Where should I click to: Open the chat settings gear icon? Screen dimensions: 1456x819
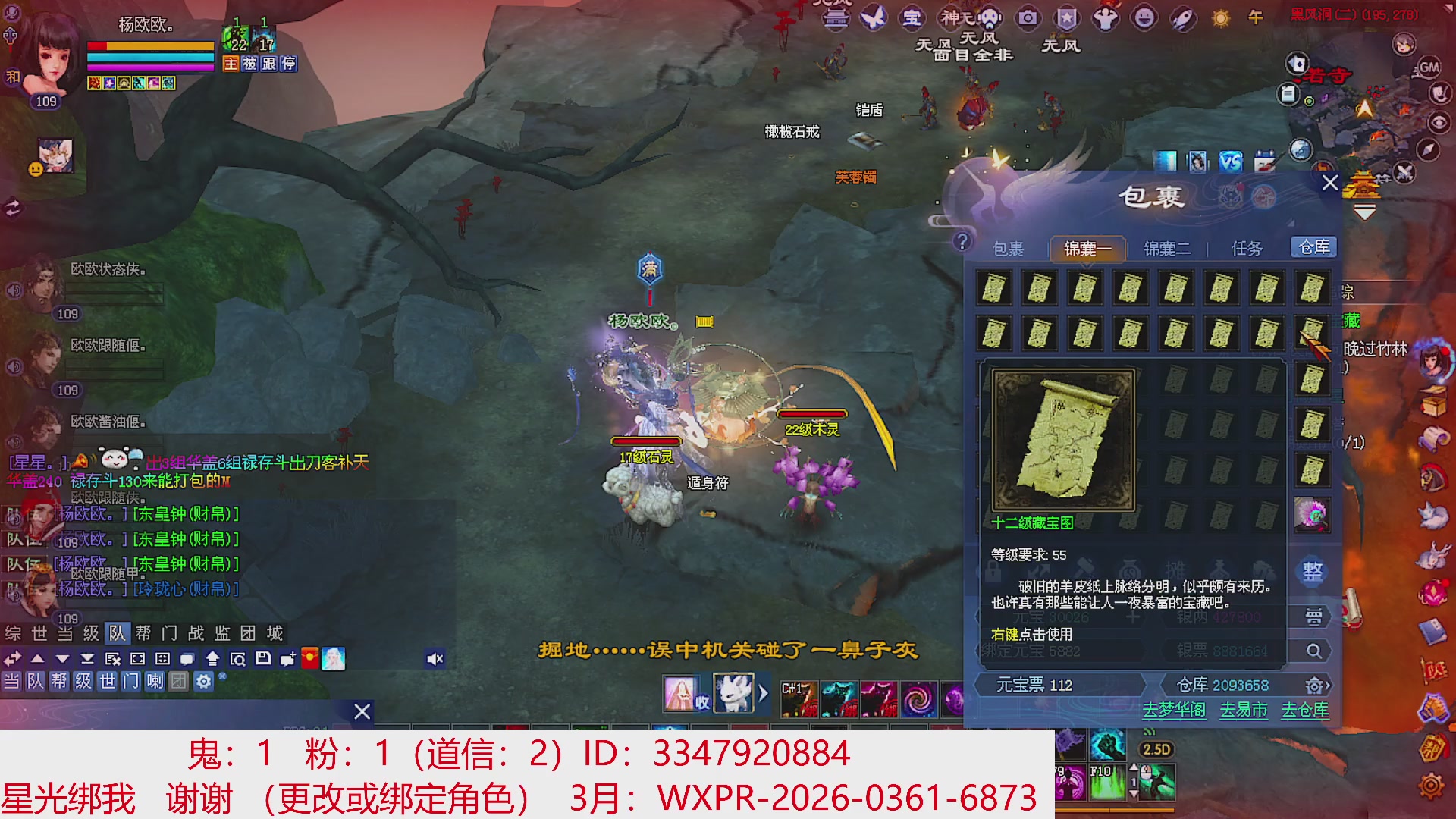point(202,682)
